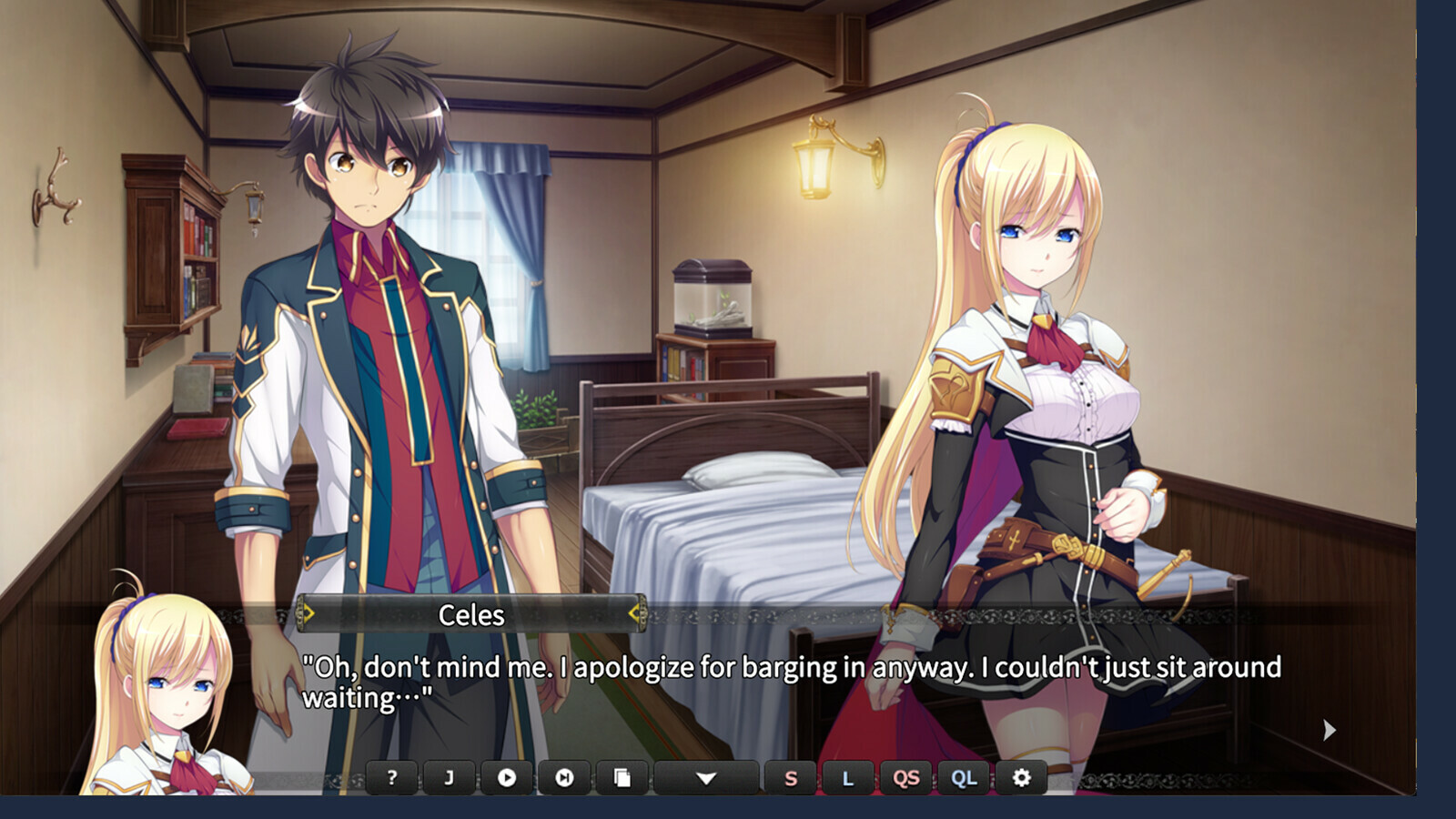This screenshot has height=819, width=1456.
Task: Quick load using the QL icon
Action: click(x=964, y=778)
